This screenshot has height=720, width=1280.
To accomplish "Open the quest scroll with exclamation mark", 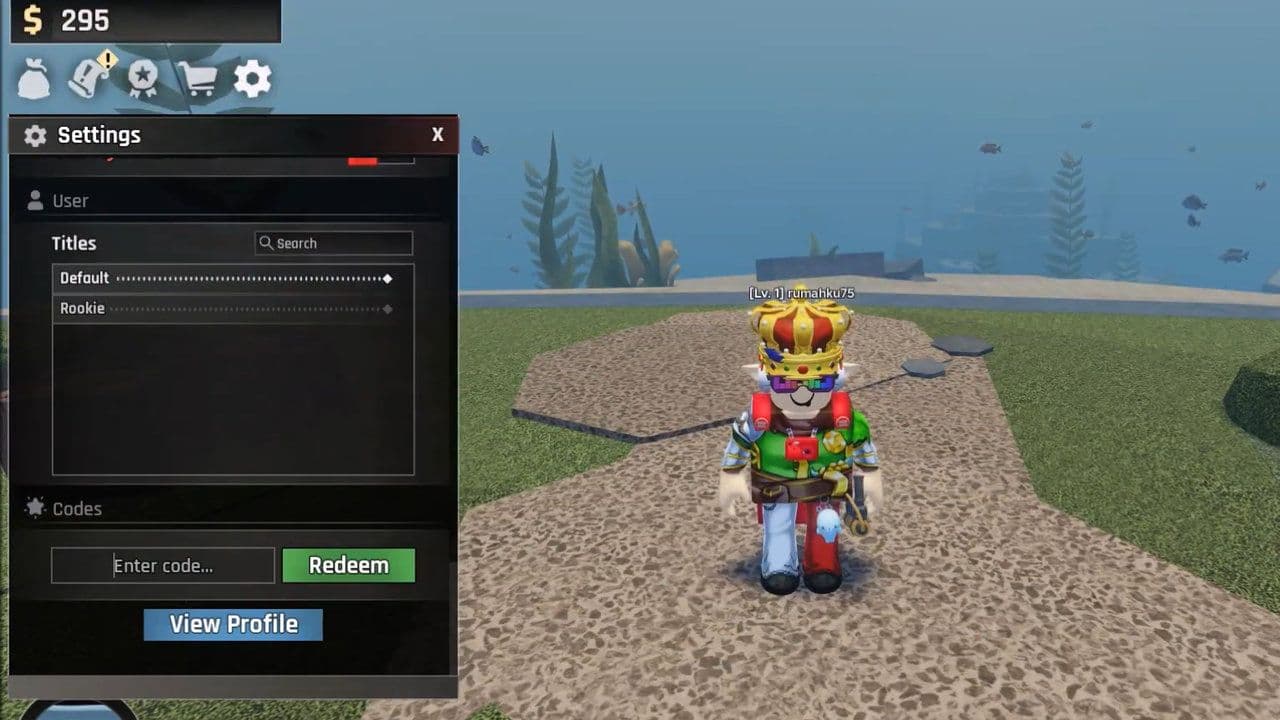I will [x=90, y=78].
